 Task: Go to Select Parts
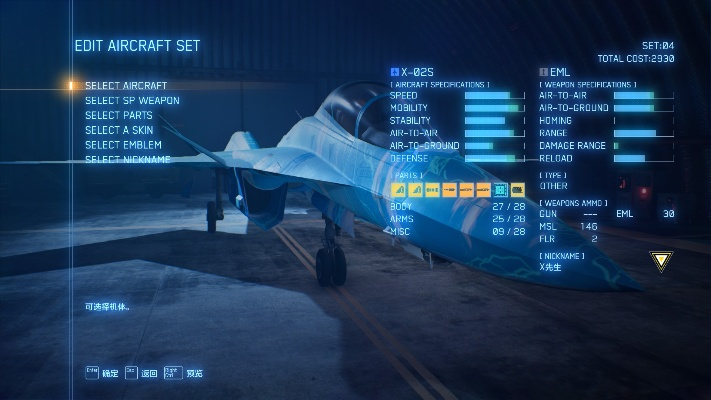pos(119,116)
